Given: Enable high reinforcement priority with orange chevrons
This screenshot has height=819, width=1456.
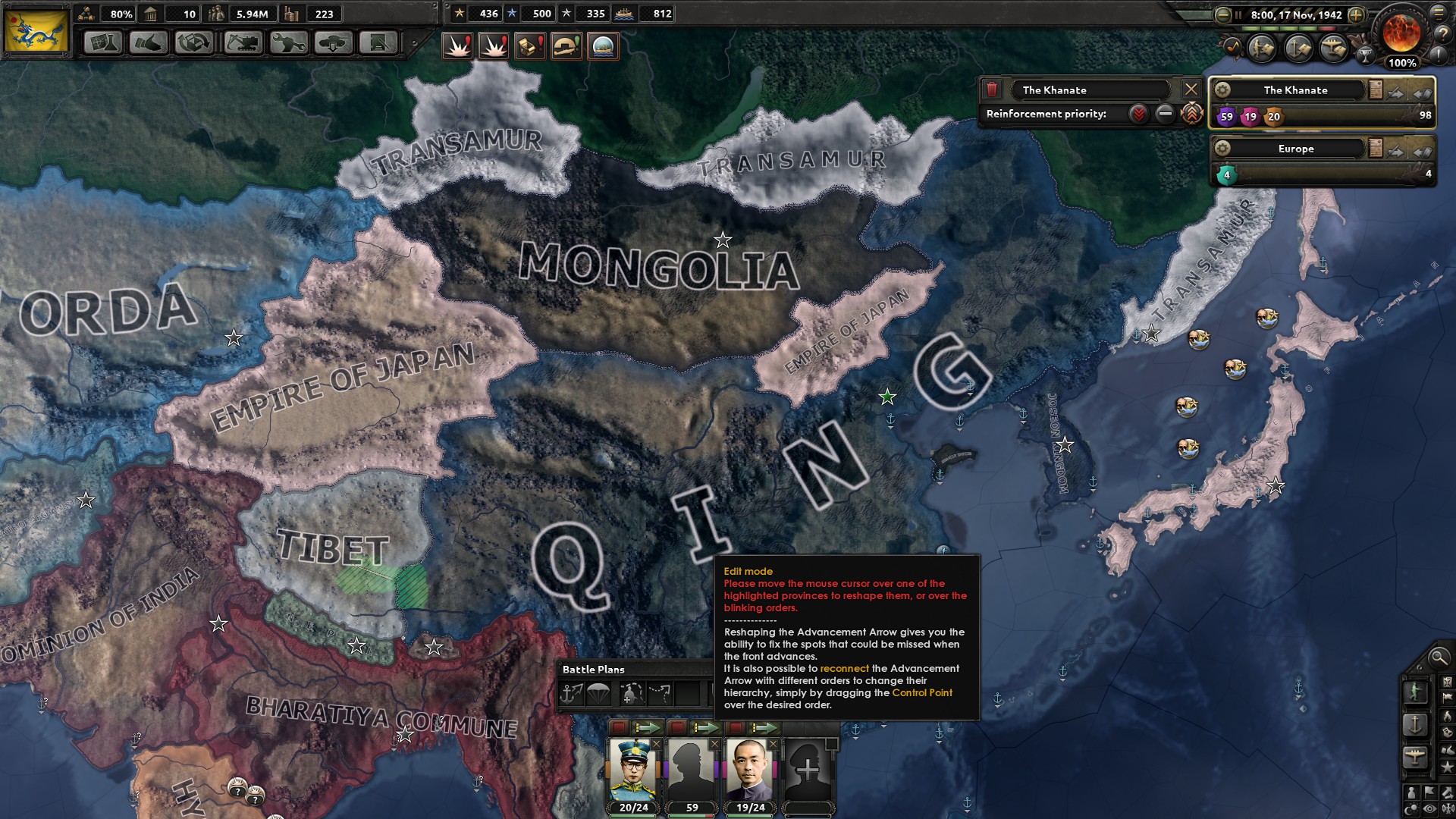Looking at the screenshot, I should pos(1191,114).
